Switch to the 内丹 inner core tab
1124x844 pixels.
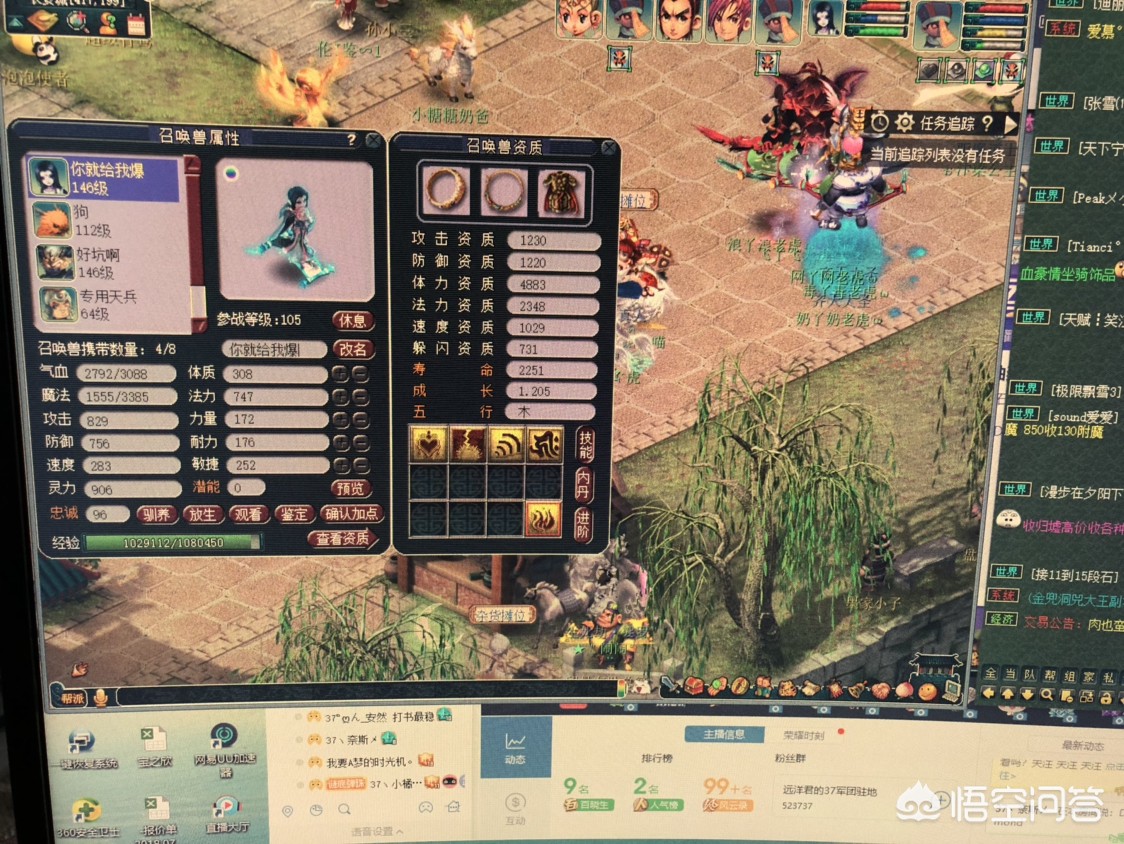585,484
